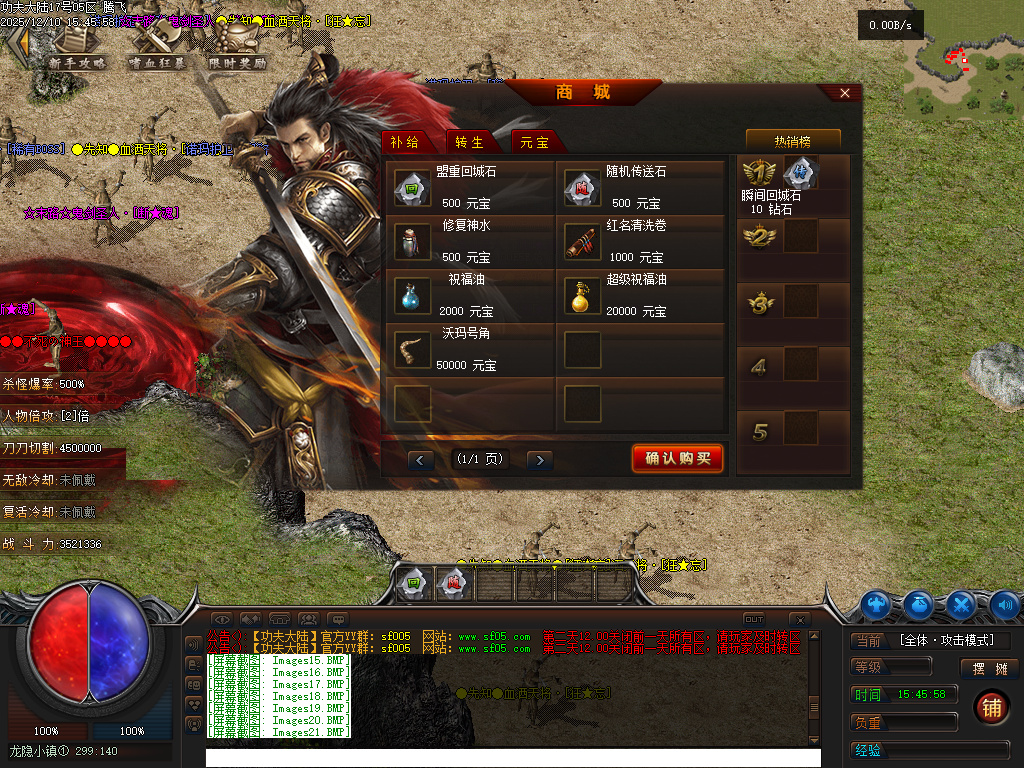Select the blue 祝福油 bottle
This screenshot has width=1024, height=768.
click(412, 295)
